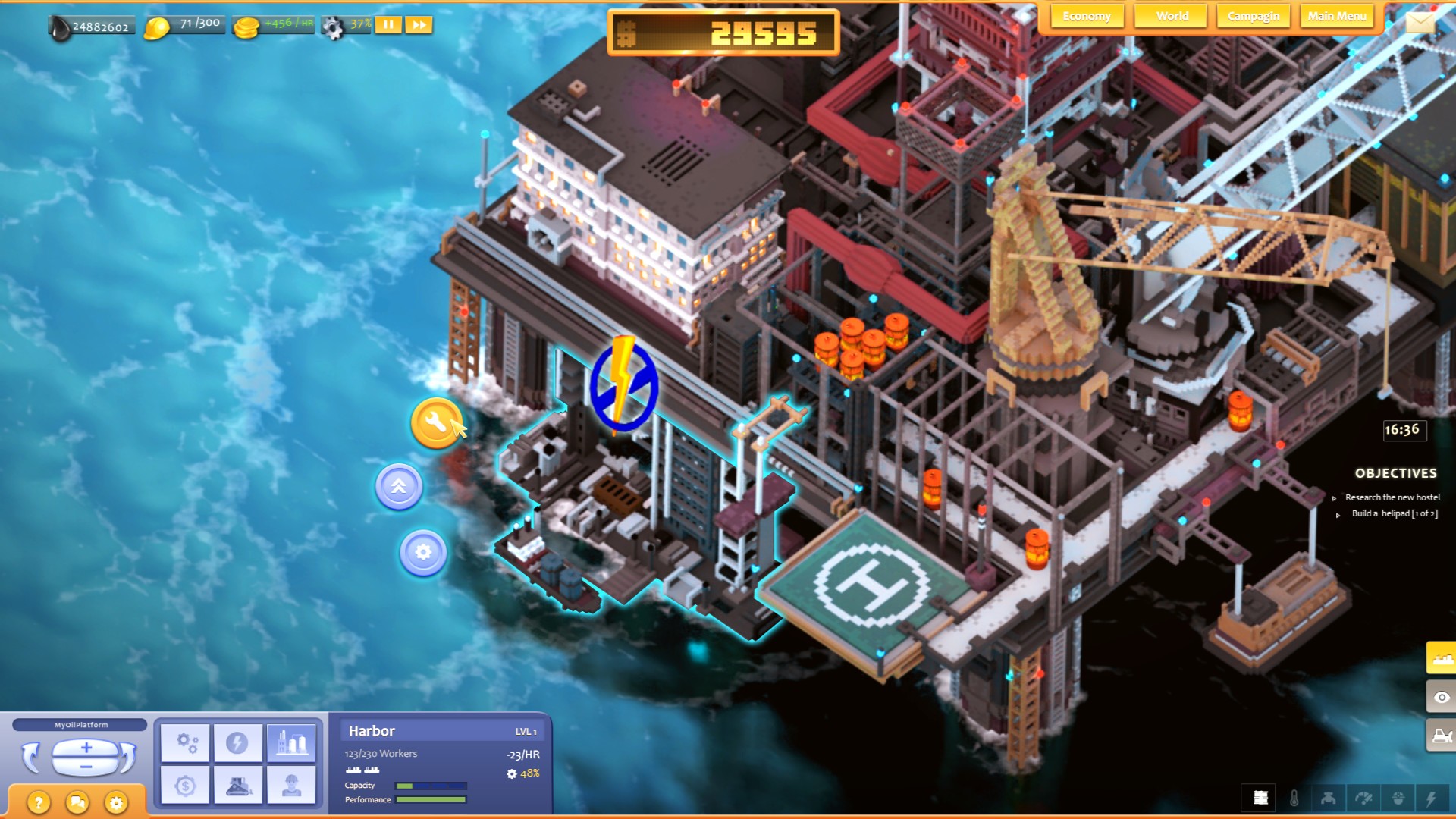Image resolution: width=1456 pixels, height=819 pixels.
Task: Open the power lightning icon in building panel
Action: click(x=238, y=742)
